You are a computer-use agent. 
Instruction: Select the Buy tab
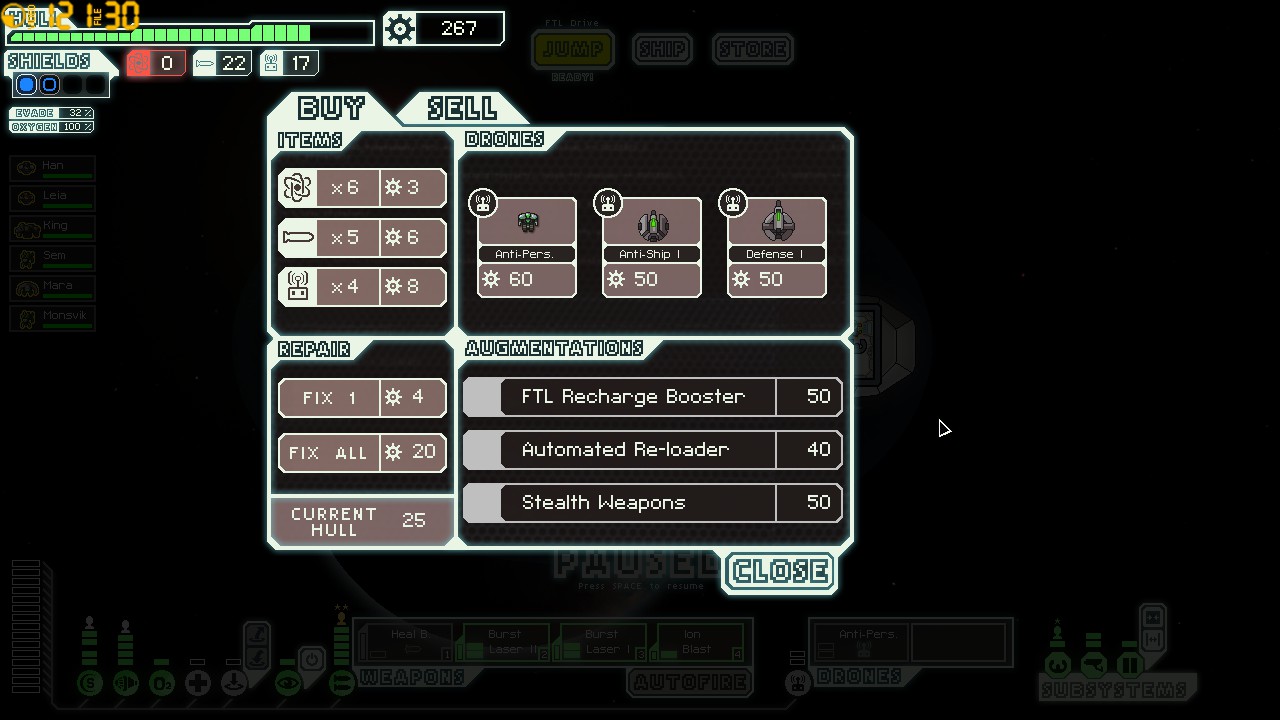(x=332, y=108)
